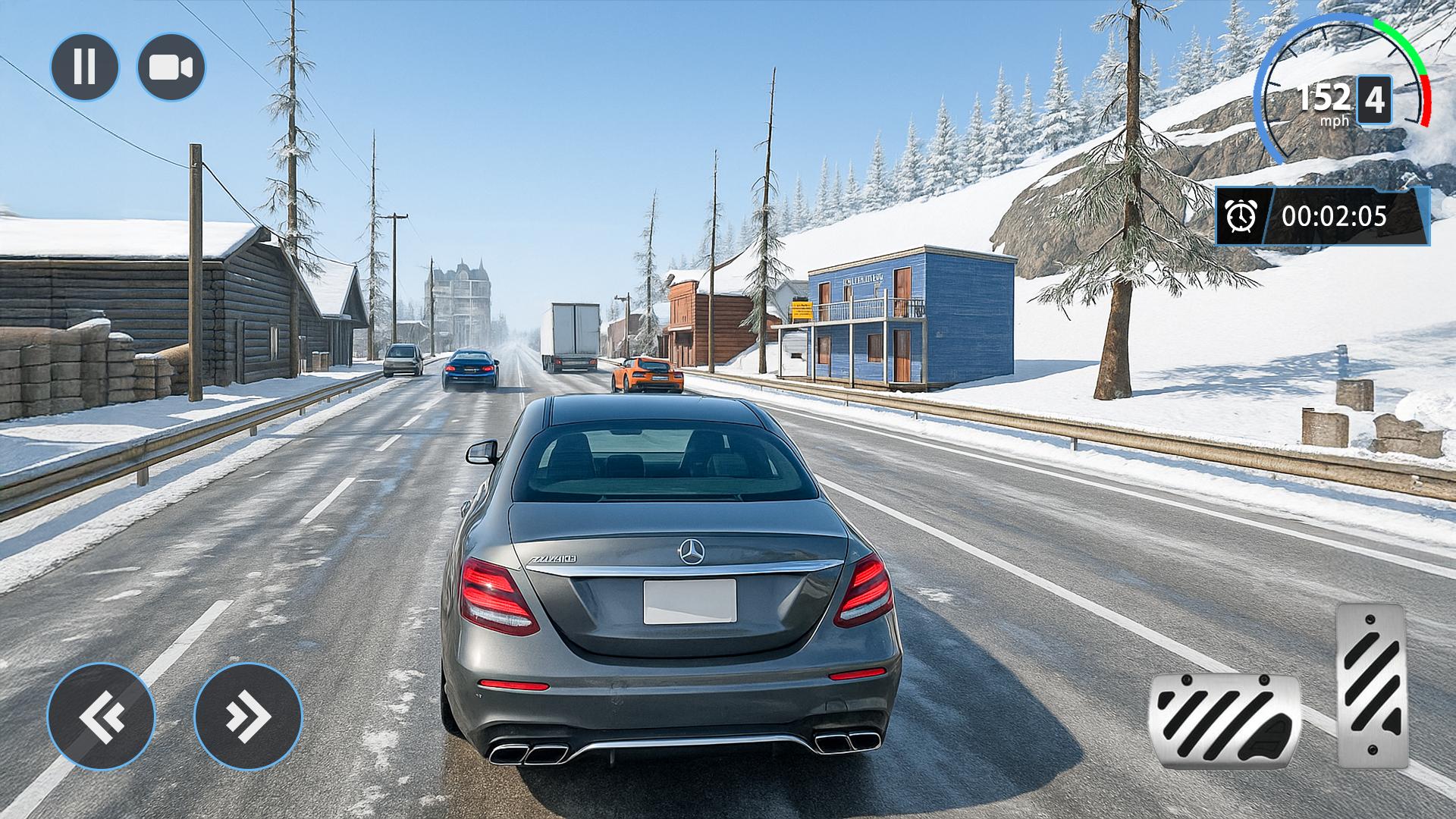Hit the gas accelerator pedal
Image resolution: width=1456 pixels, height=819 pixels.
point(1371,686)
